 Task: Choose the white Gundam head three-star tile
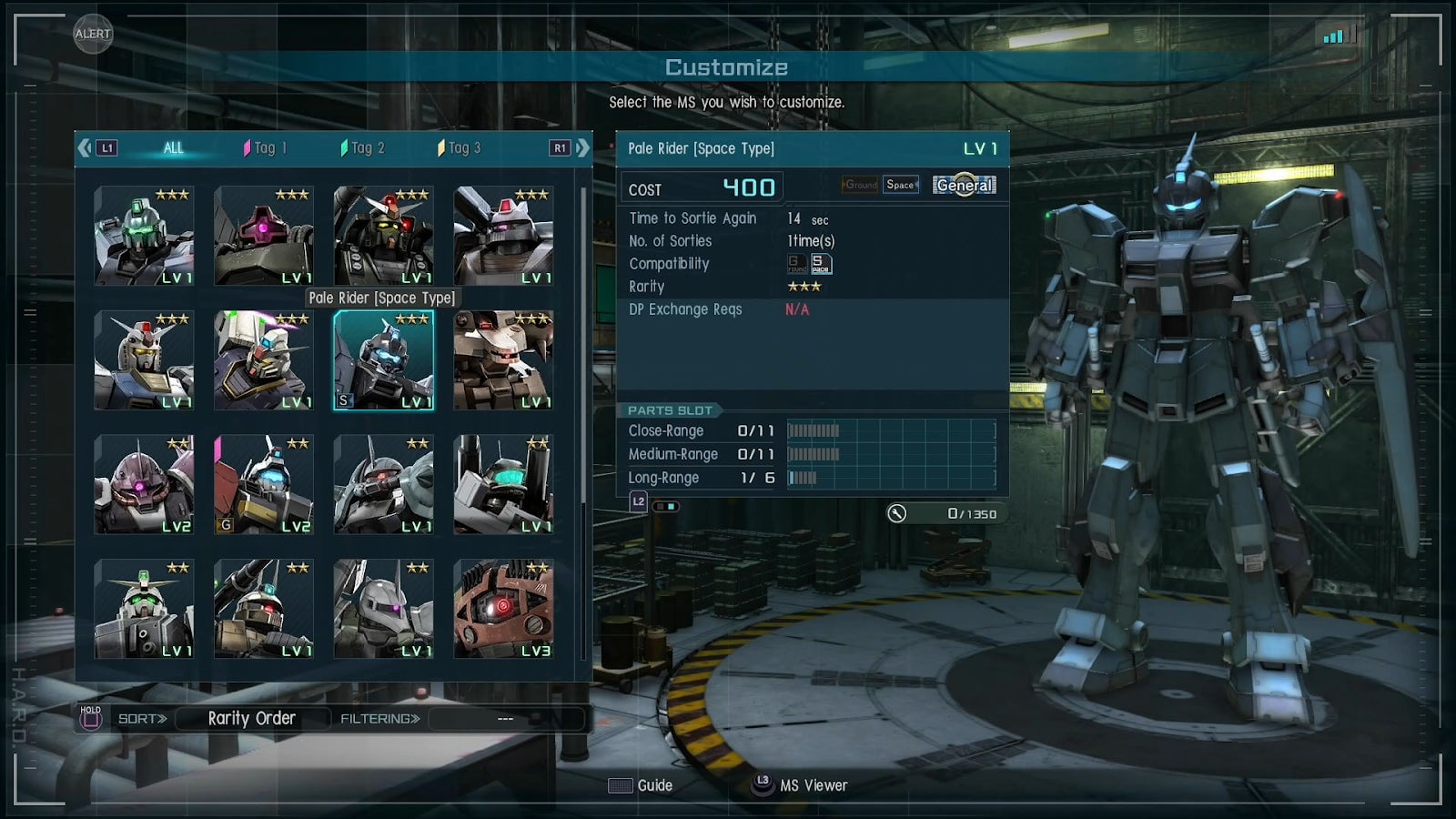[144, 360]
